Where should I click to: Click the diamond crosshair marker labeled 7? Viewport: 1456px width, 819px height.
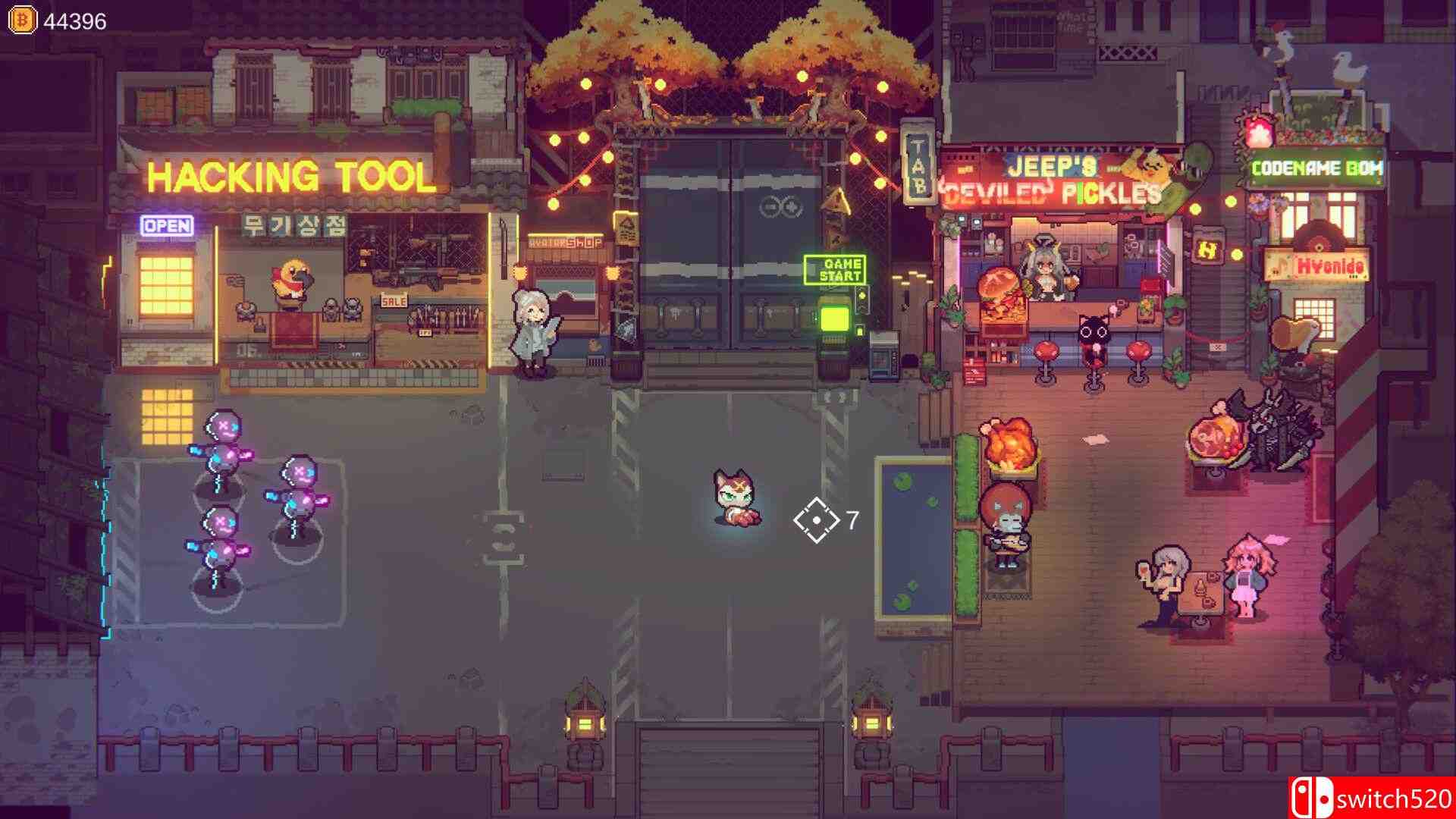(815, 519)
